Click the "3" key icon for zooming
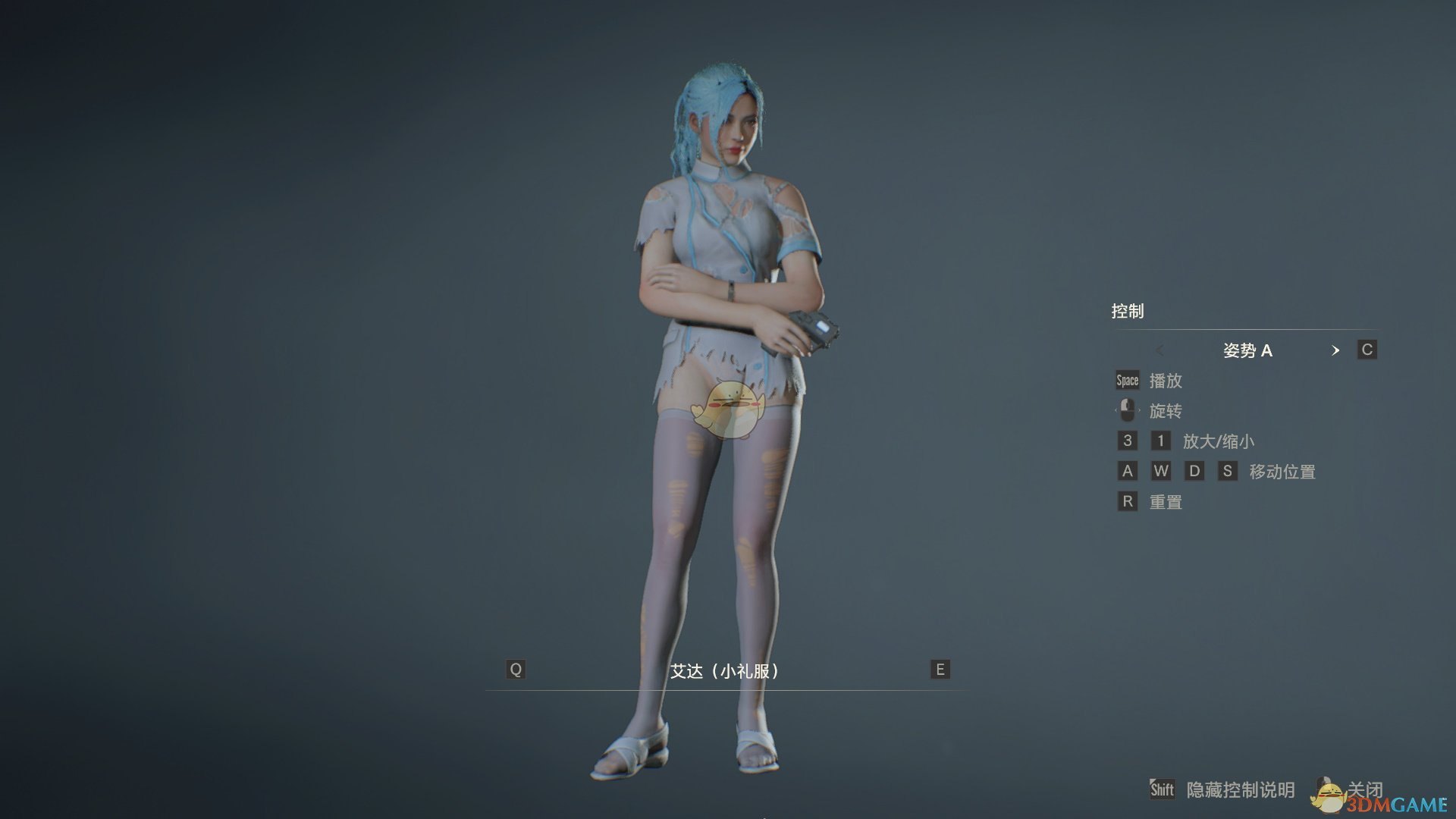This screenshot has width=1456, height=819. click(1127, 441)
